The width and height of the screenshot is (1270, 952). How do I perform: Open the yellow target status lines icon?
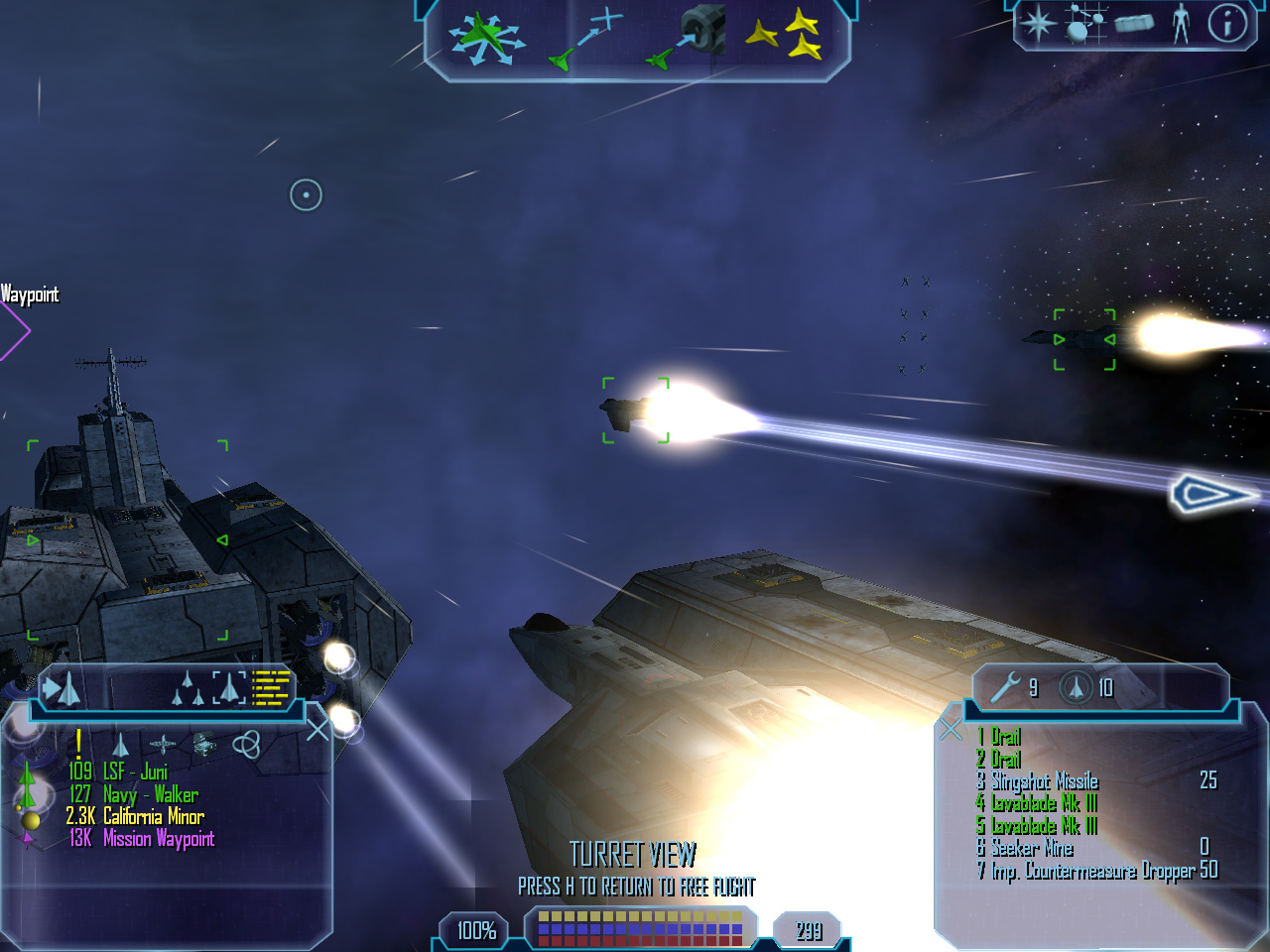(271, 686)
